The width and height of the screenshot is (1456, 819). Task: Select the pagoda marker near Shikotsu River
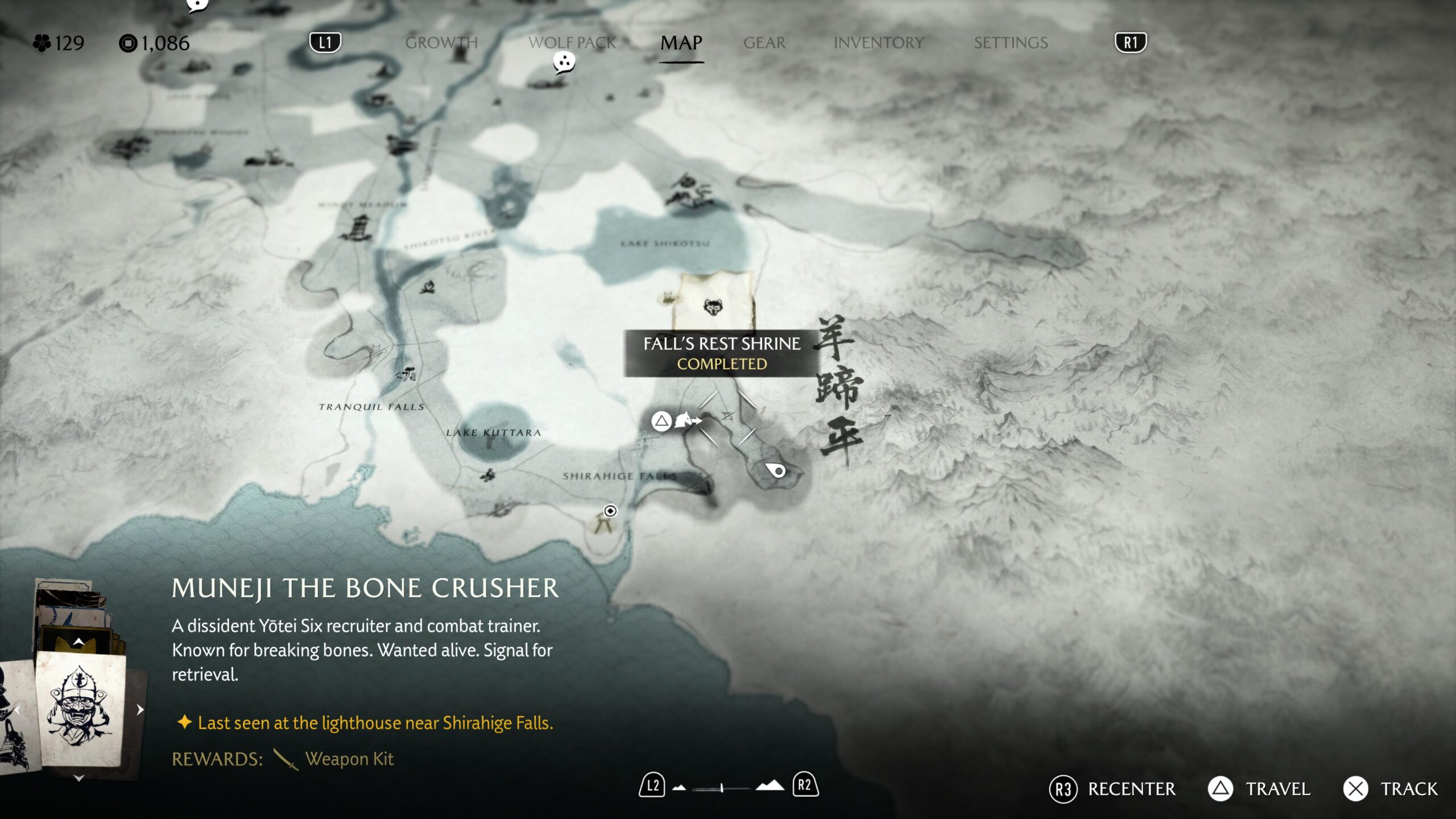(x=358, y=228)
